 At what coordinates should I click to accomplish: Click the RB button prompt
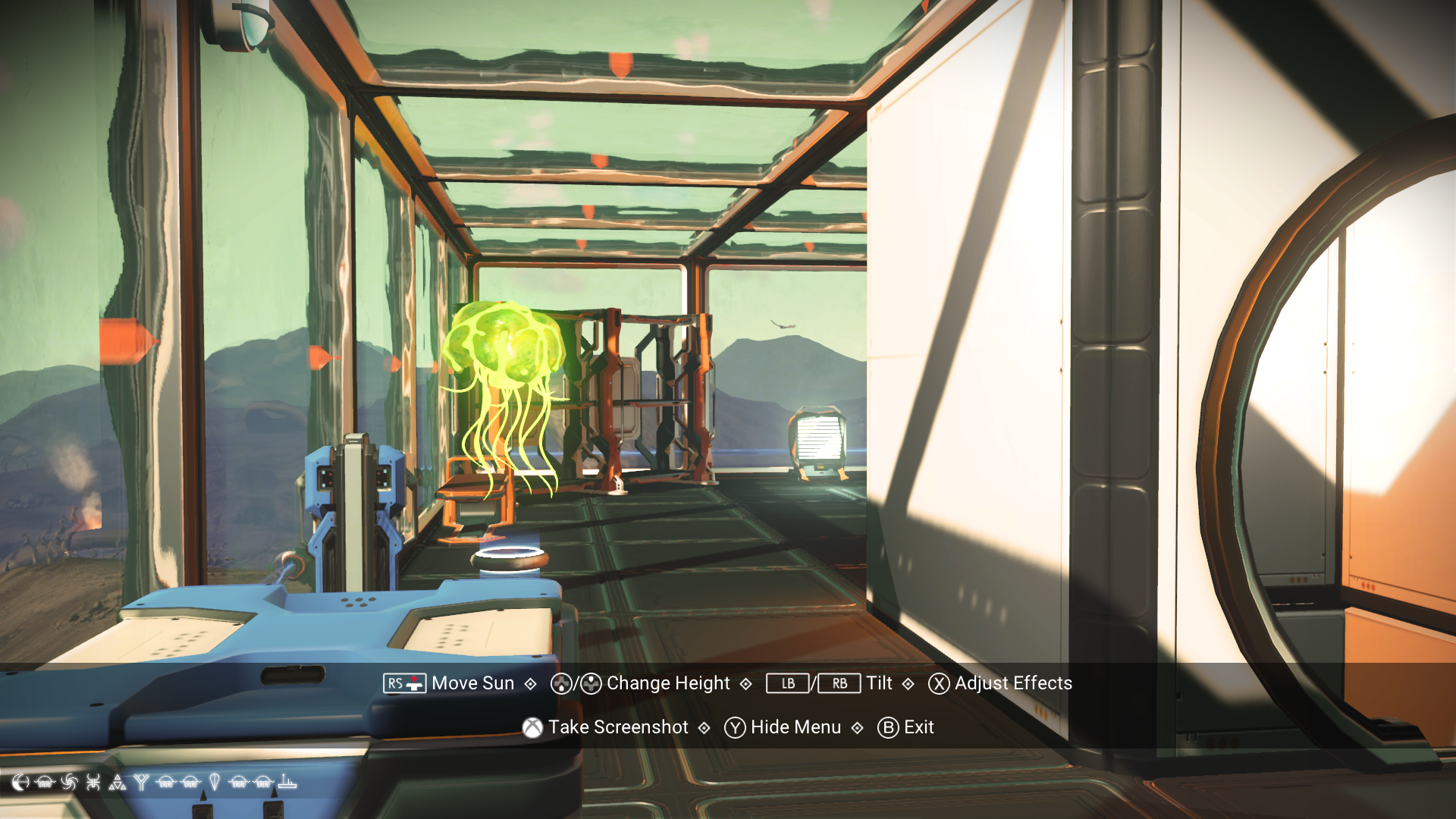(839, 683)
